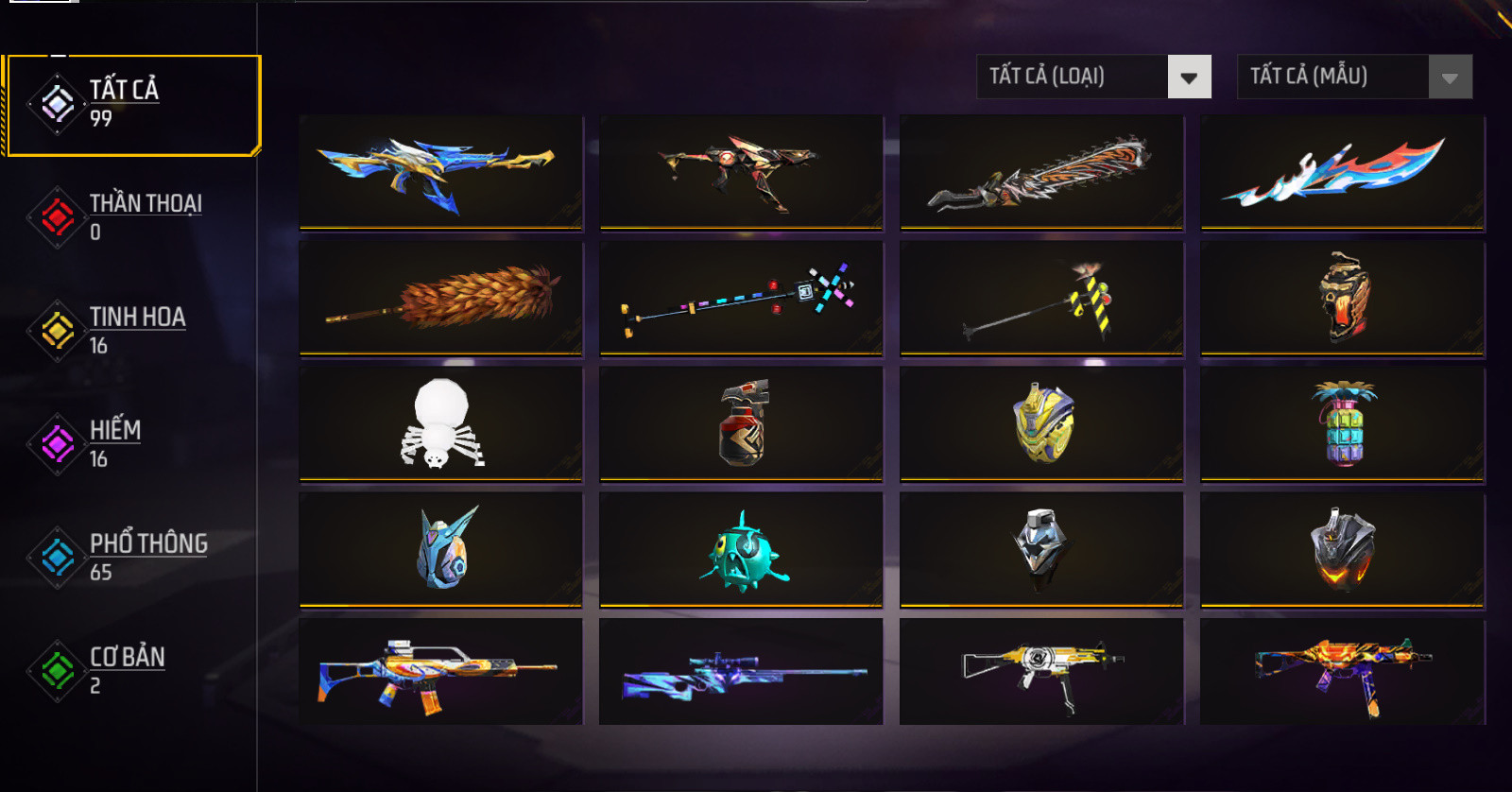The height and width of the screenshot is (792, 1512).
Task: Select the pixelated neon staff skin
Action: [741, 298]
